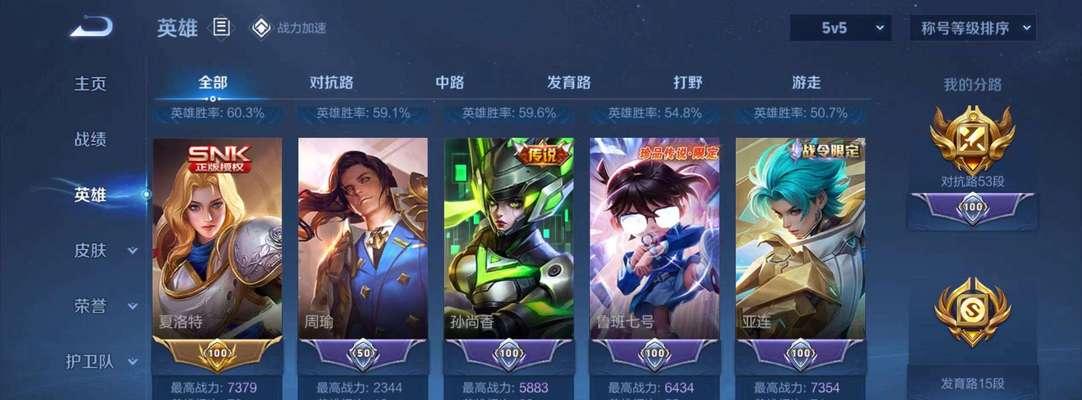Screen dimensions: 1082x400
Task: Switch to the 中路 lane tab
Action: 450,83
